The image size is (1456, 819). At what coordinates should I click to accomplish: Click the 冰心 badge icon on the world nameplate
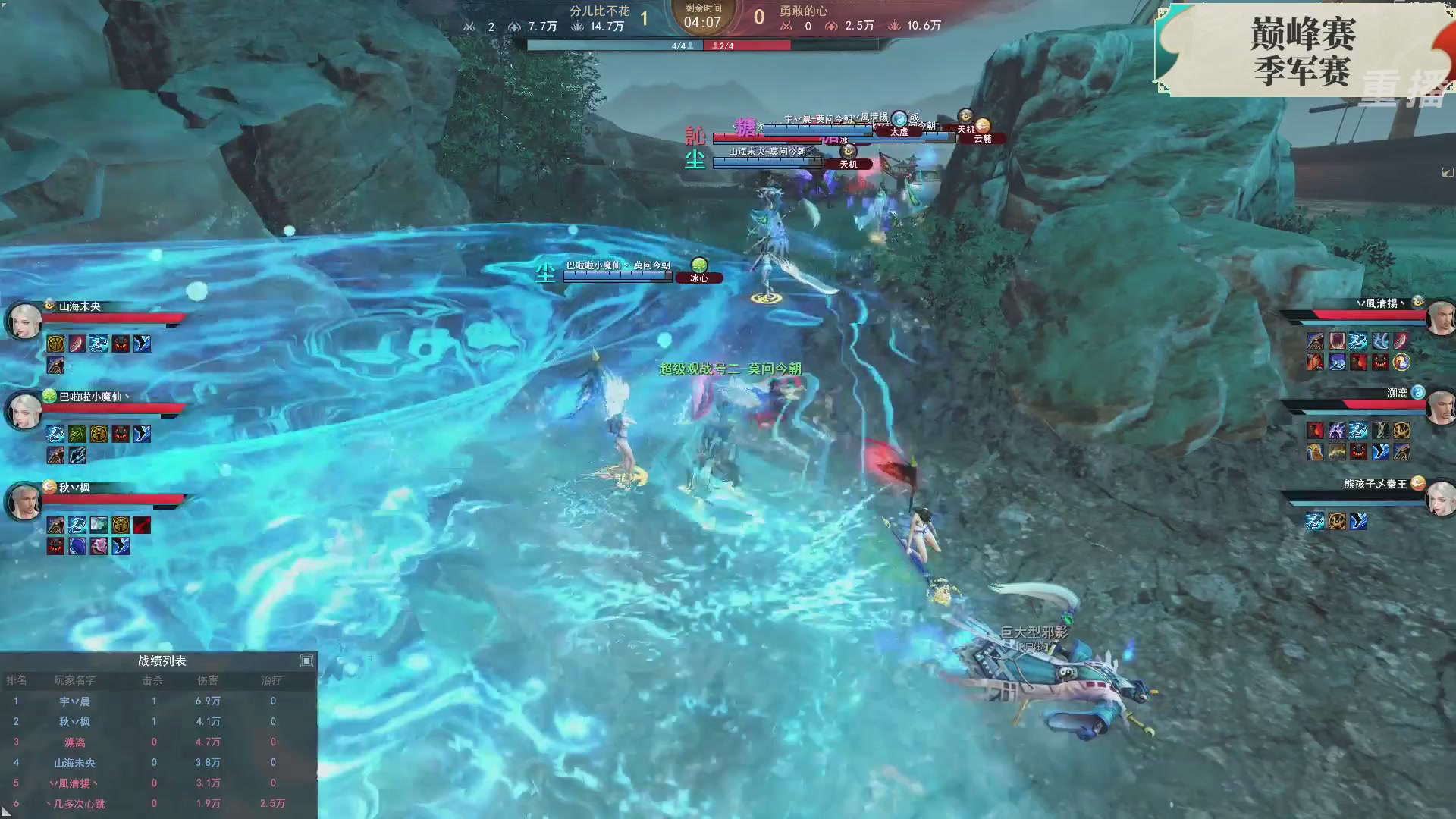coord(698,266)
